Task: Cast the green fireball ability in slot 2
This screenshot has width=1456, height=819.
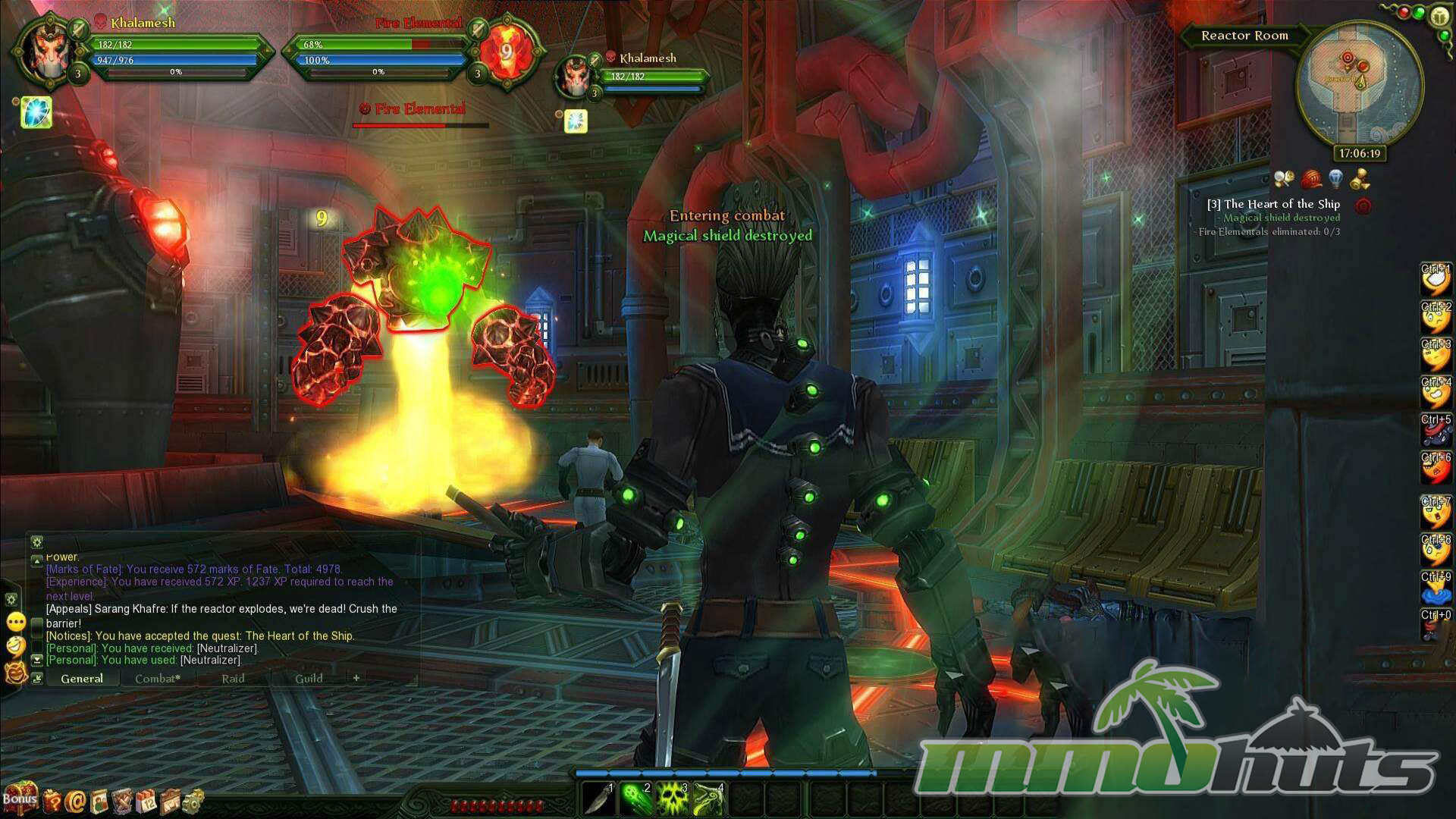Action: pyautogui.click(x=636, y=799)
